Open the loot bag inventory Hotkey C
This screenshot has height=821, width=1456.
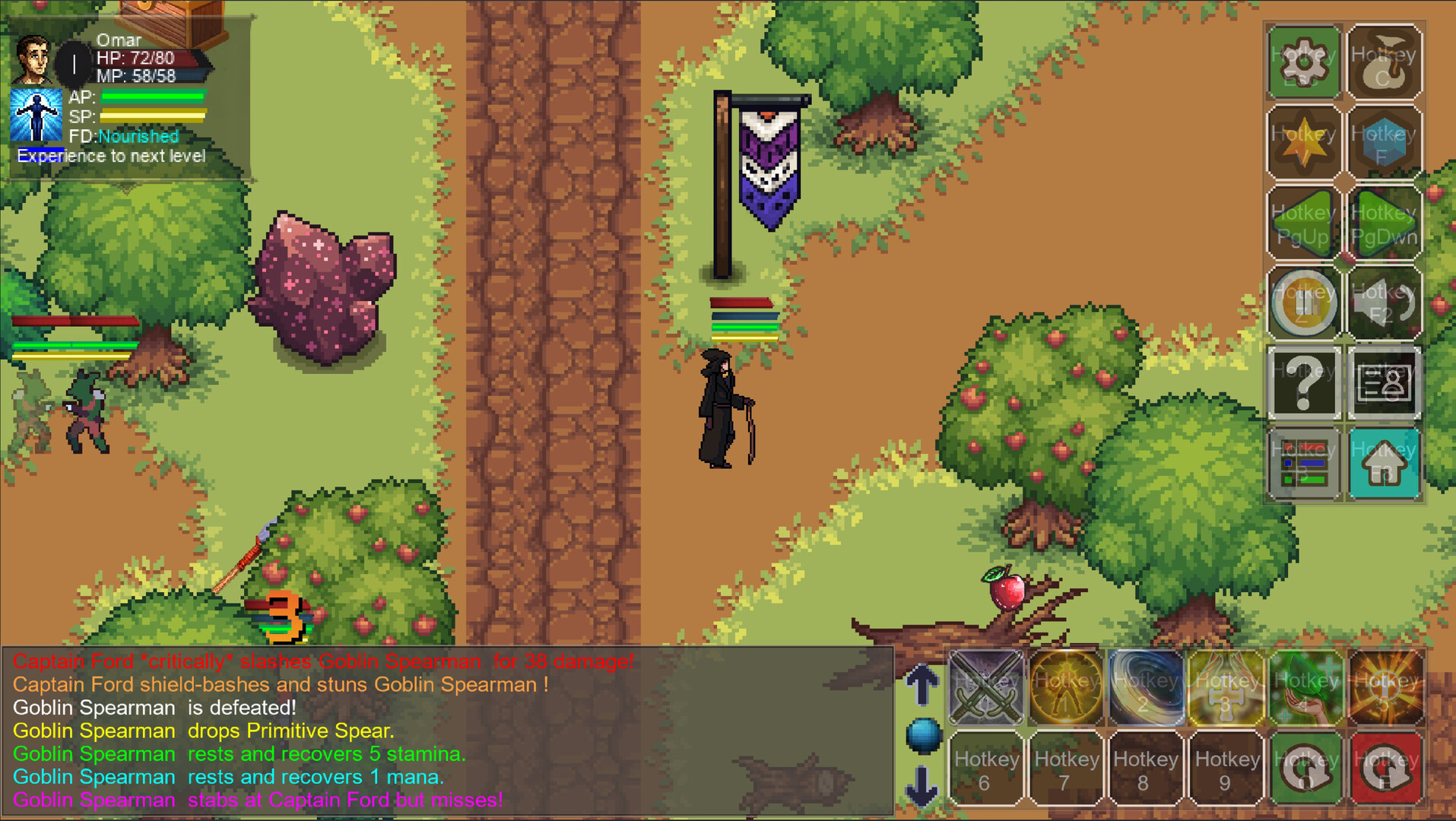point(1385,62)
